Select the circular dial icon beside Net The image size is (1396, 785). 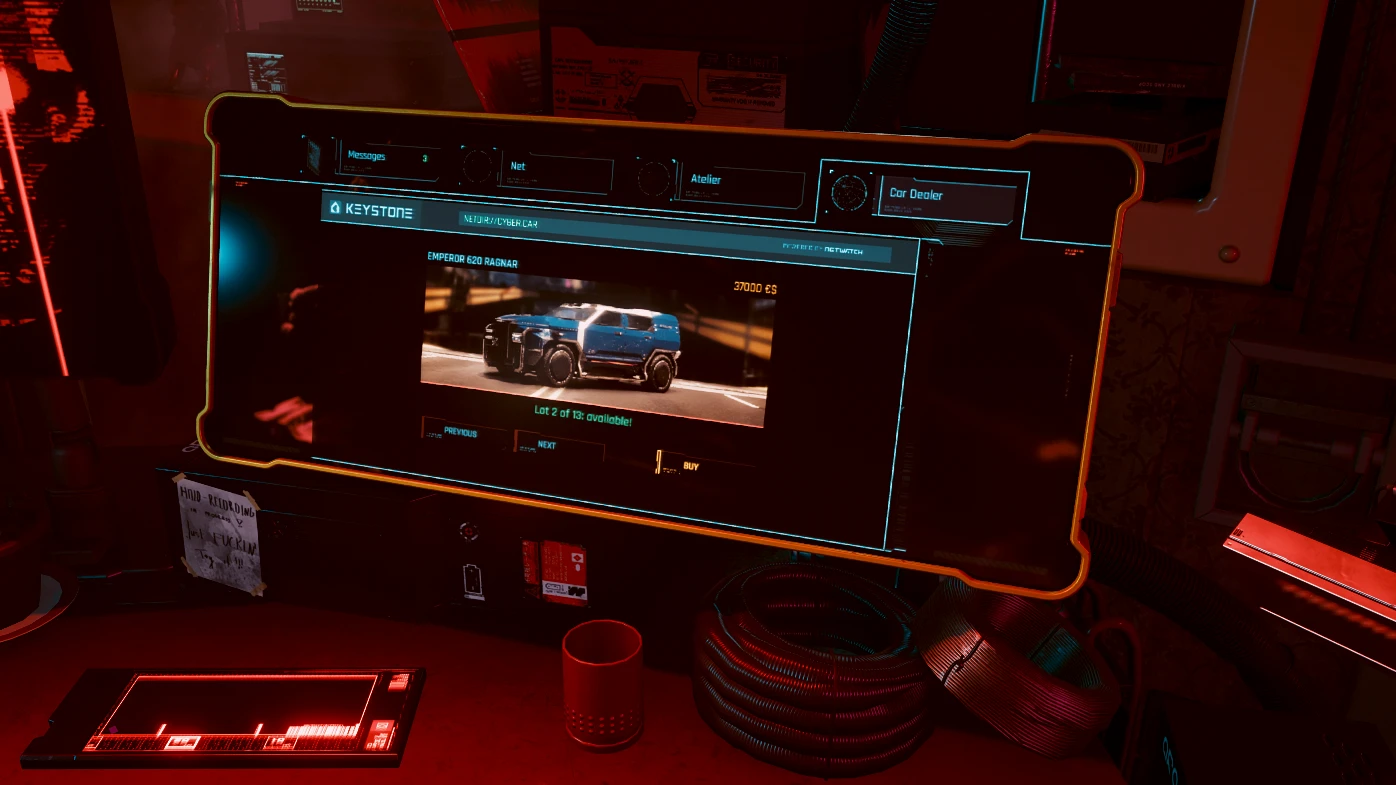point(476,168)
